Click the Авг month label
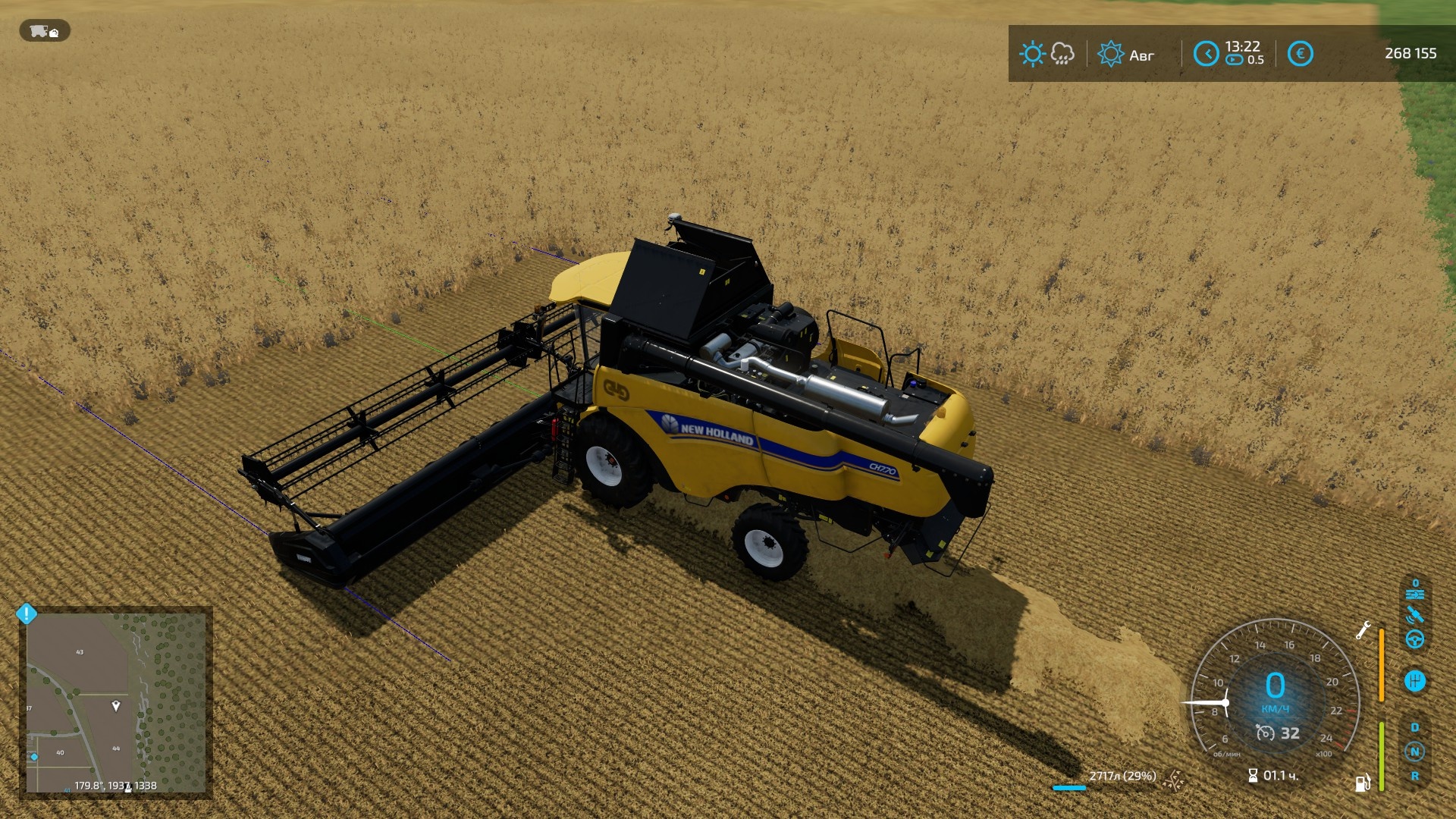The height and width of the screenshot is (819, 1456). 1142,55
